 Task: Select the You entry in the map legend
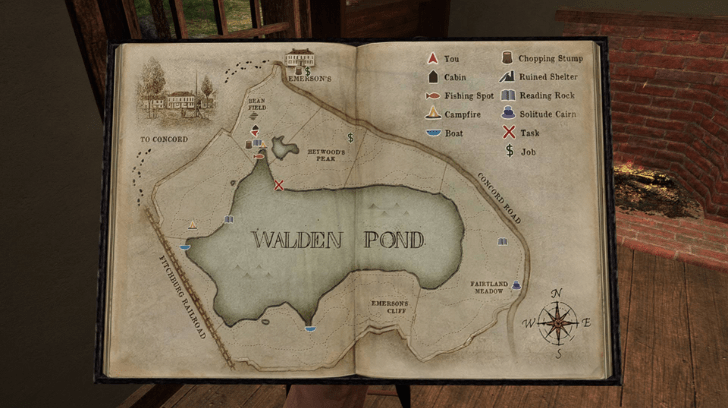pyautogui.click(x=444, y=59)
